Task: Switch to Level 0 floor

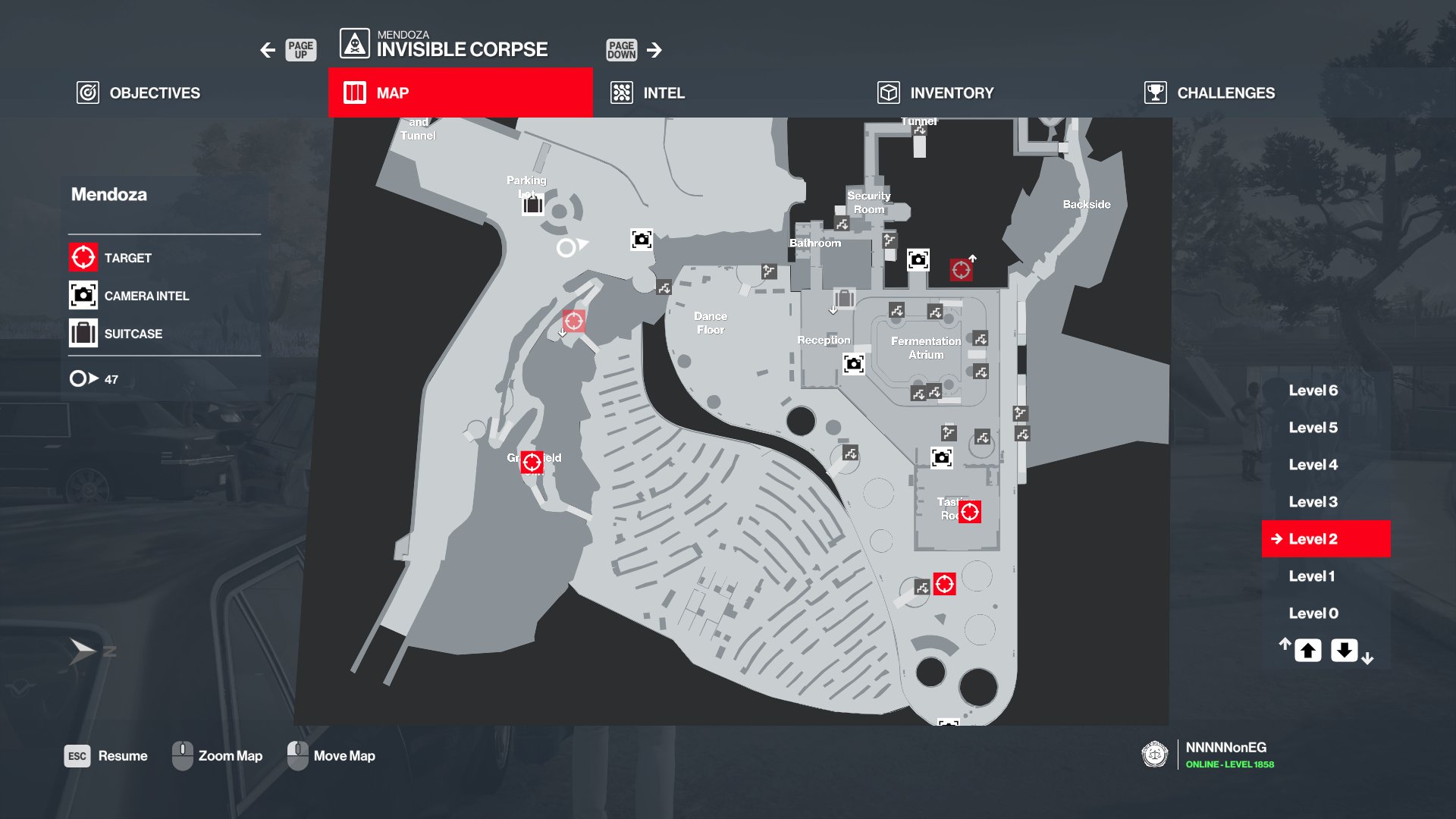Action: coord(1313,613)
